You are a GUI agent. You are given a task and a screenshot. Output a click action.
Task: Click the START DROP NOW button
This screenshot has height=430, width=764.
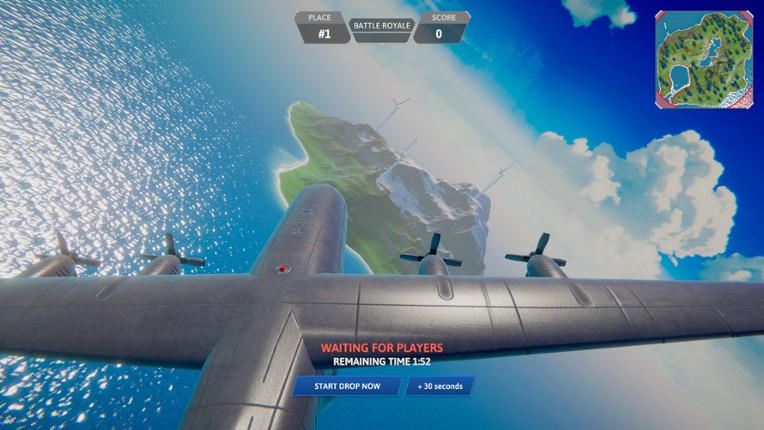[x=346, y=386]
